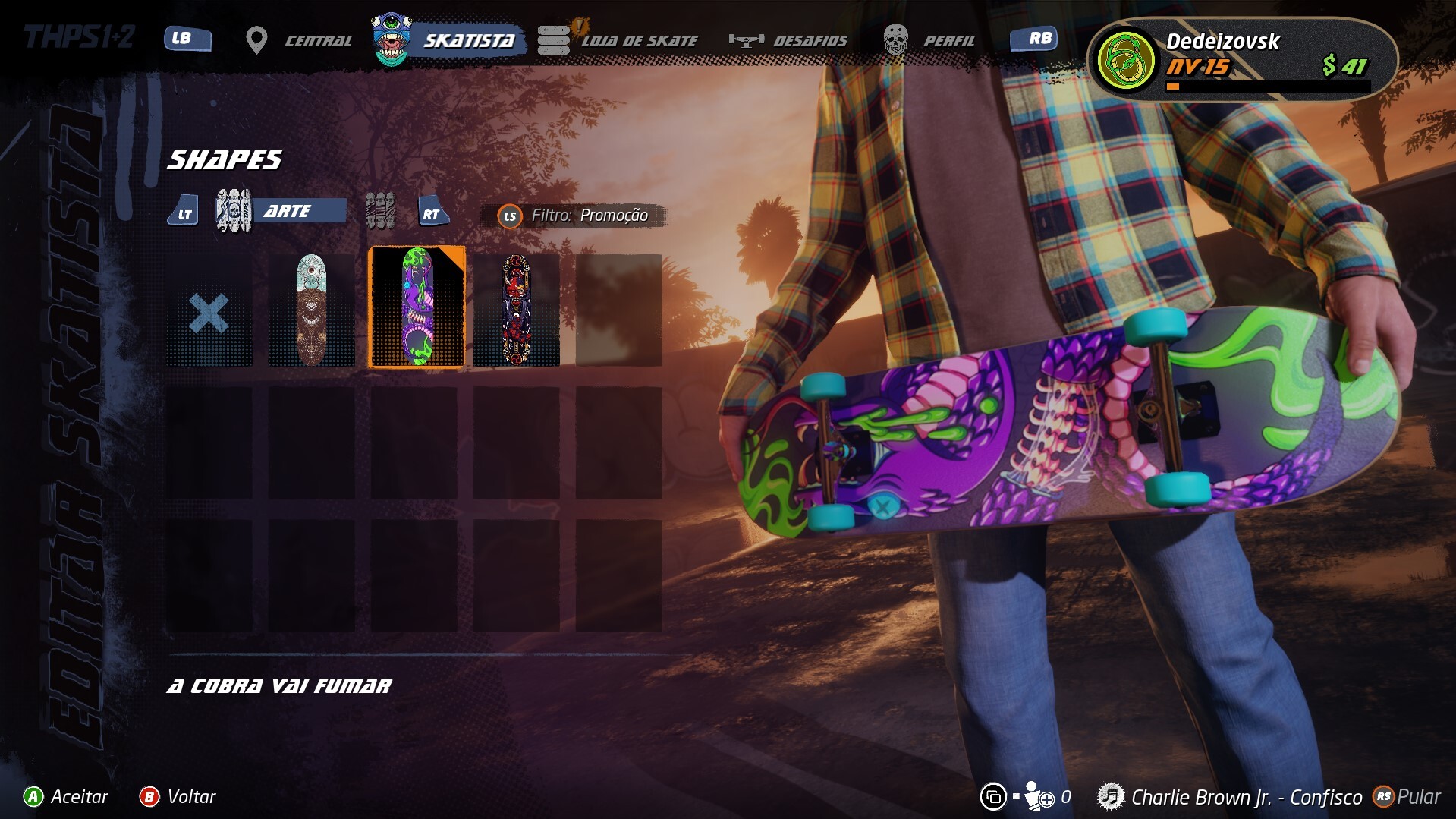Change the Filtro: Promoção filter
The height and width of the screenshot is (819, 1456).
click(x=574, y=216)
